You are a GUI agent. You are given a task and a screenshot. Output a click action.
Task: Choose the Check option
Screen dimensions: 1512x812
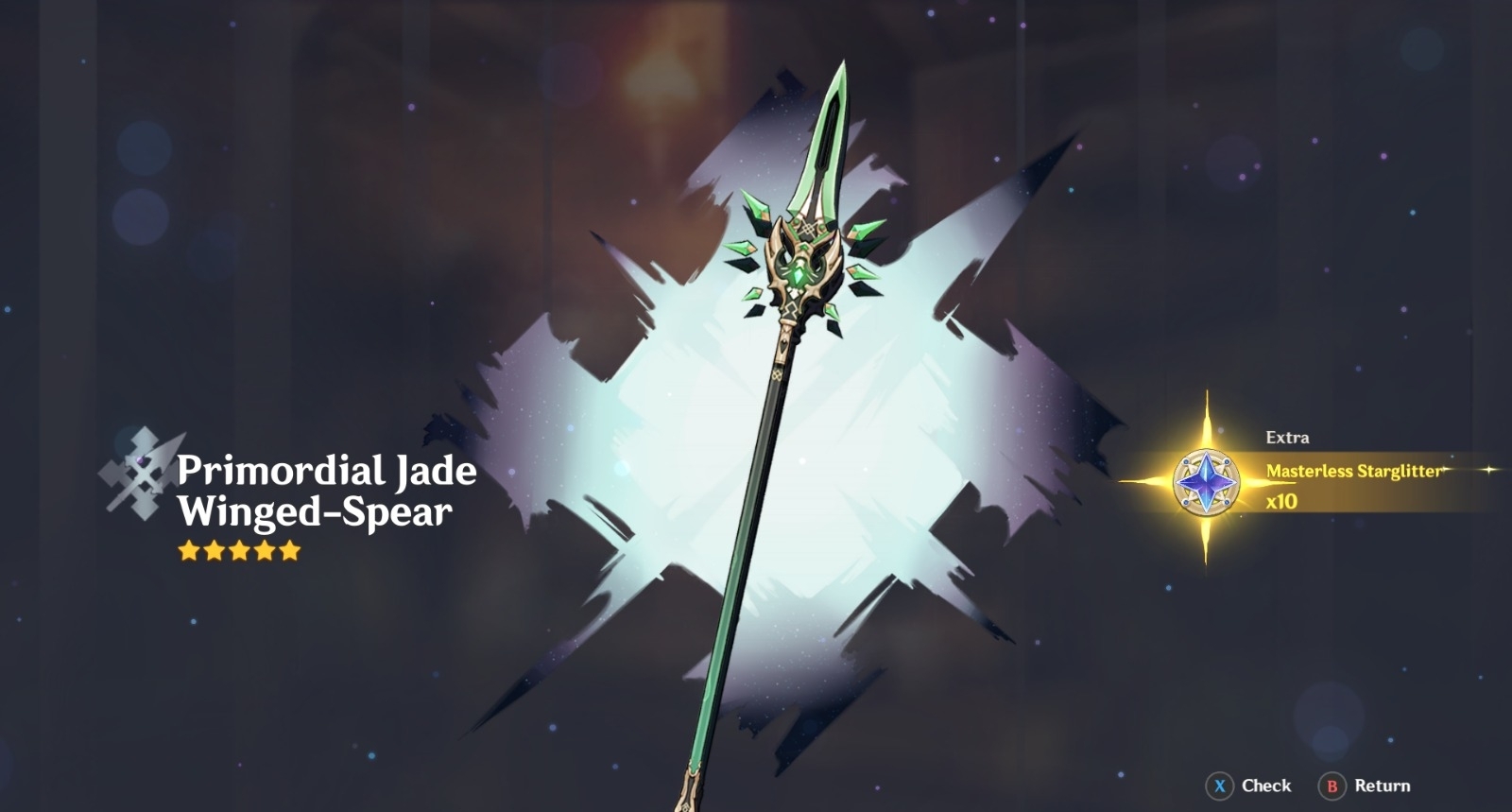(x=1250, y=786)
